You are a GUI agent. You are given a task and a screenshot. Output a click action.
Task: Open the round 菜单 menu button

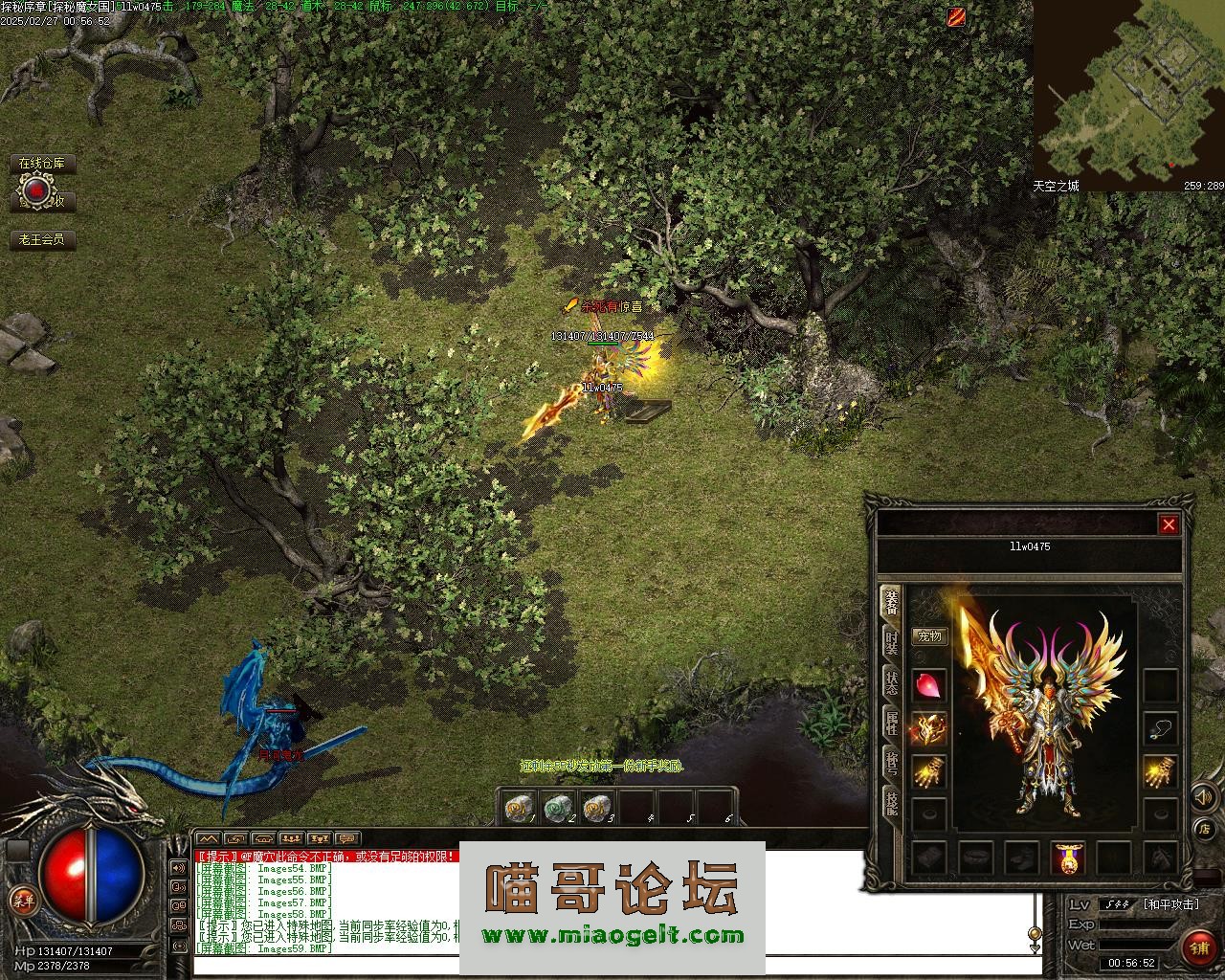tap(21, 900)
